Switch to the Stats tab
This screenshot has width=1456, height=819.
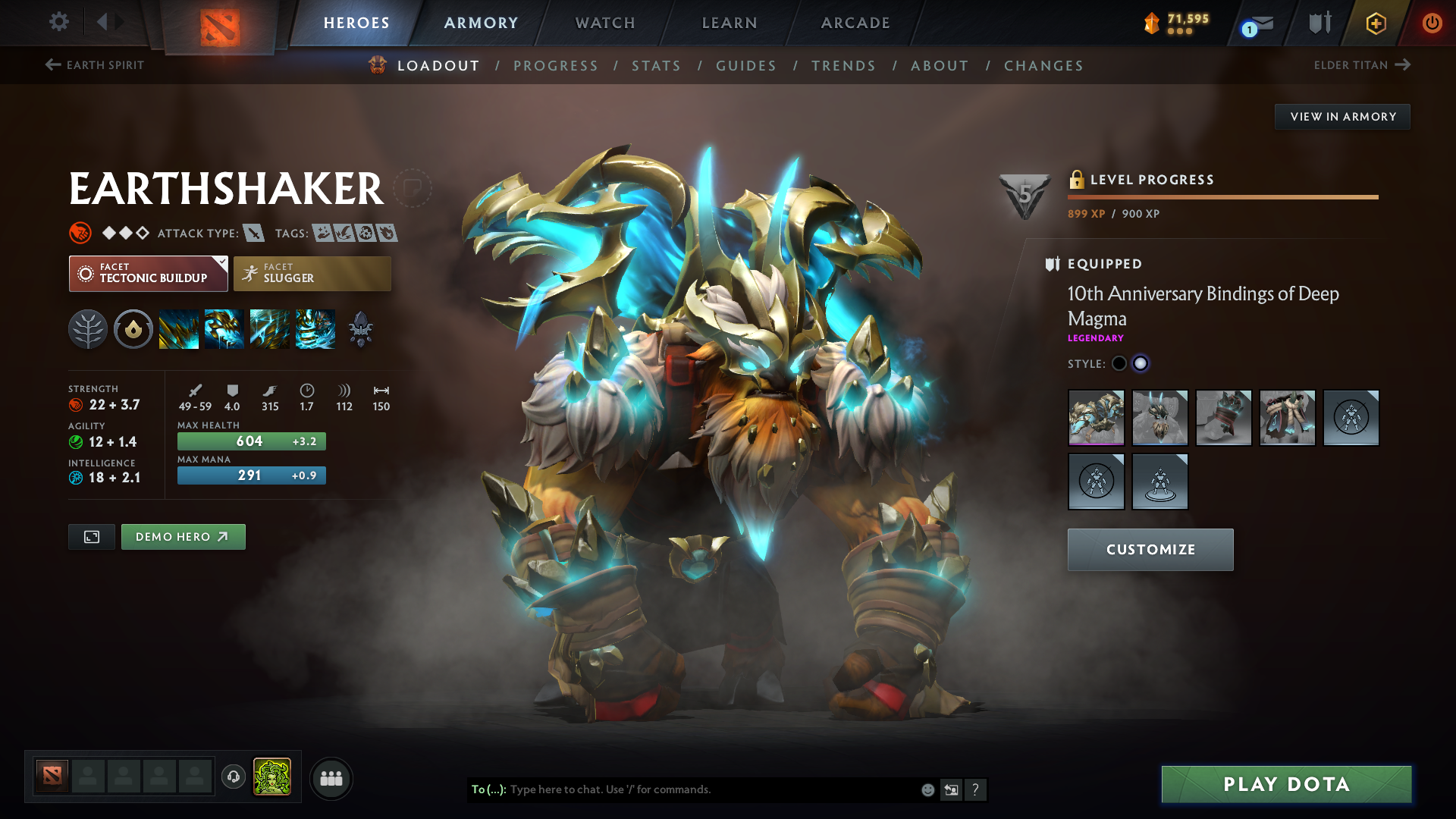657,65
